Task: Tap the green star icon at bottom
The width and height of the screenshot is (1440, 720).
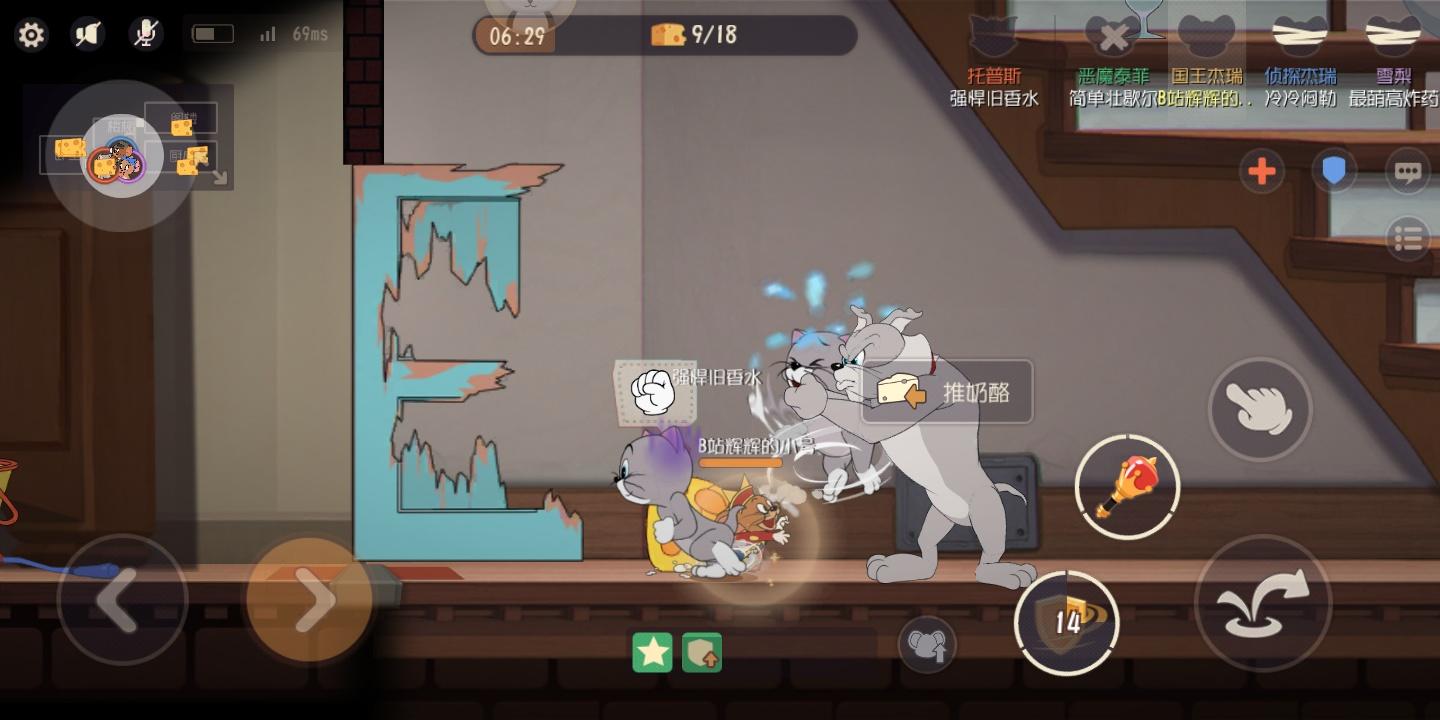Action: [652, 650]
